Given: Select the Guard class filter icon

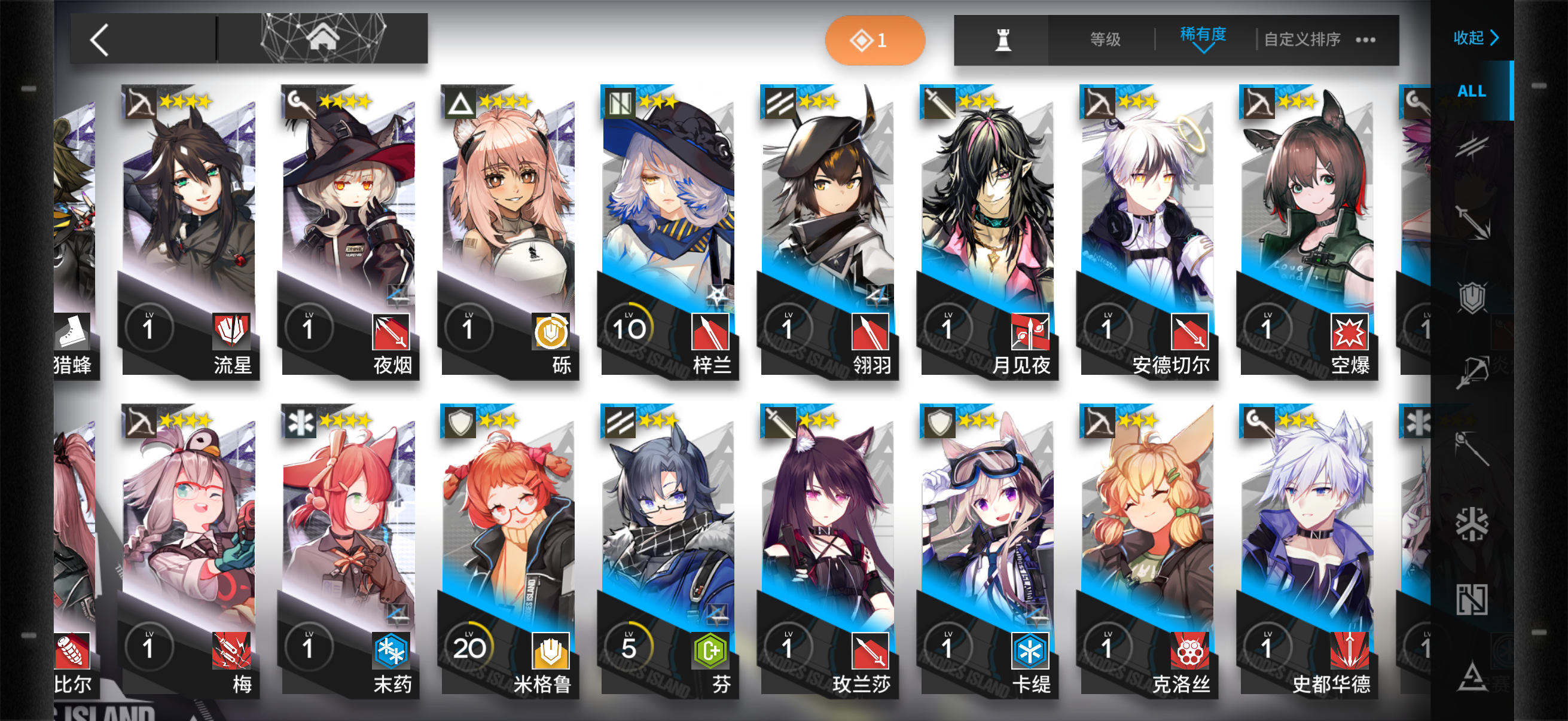Looking at the screenshot, I should (1473, 219).
